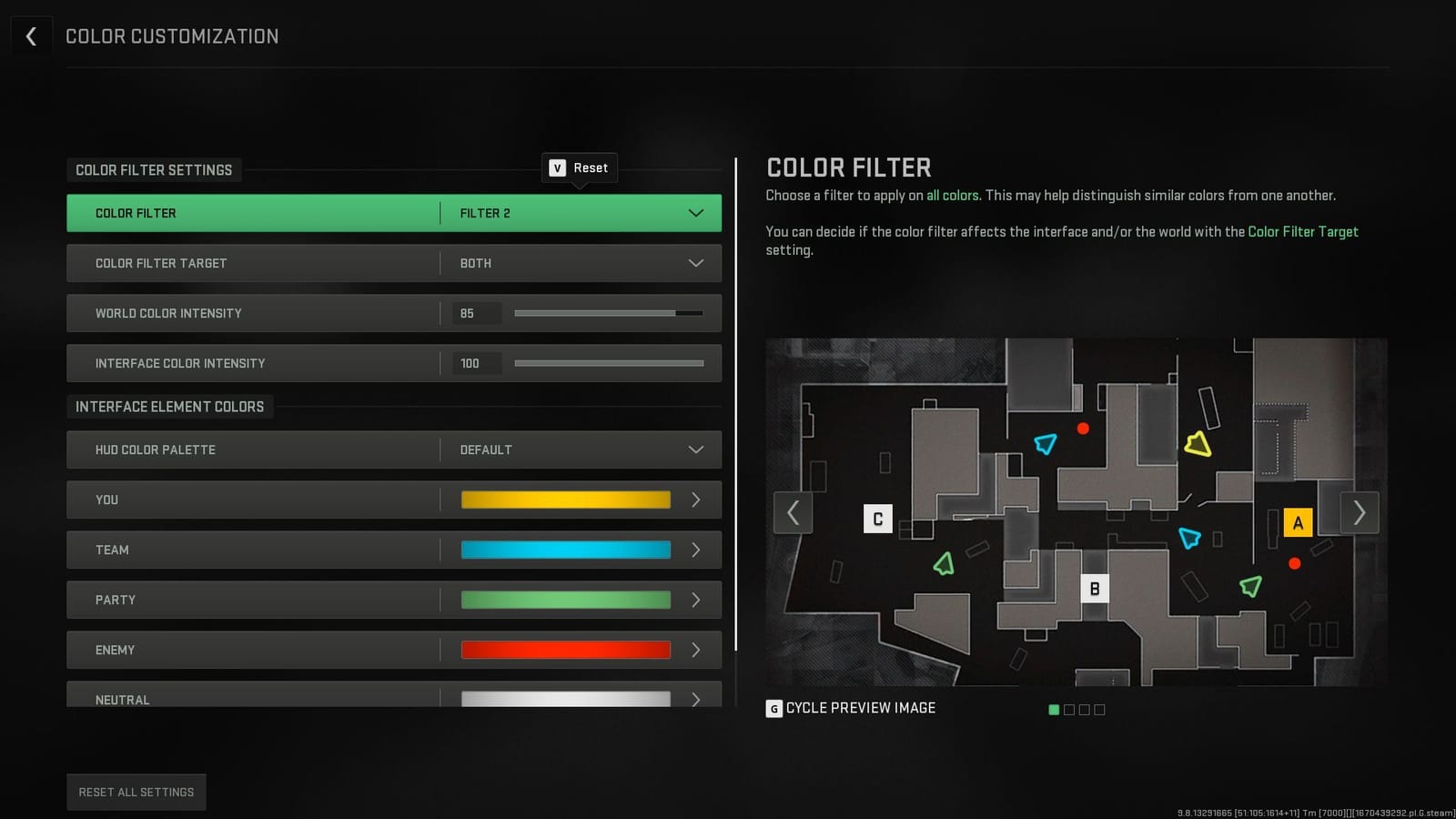Screen dimensions: 1456x819
Task: Click the green Color Filter Target link
Action: [x=1303, y=231]
